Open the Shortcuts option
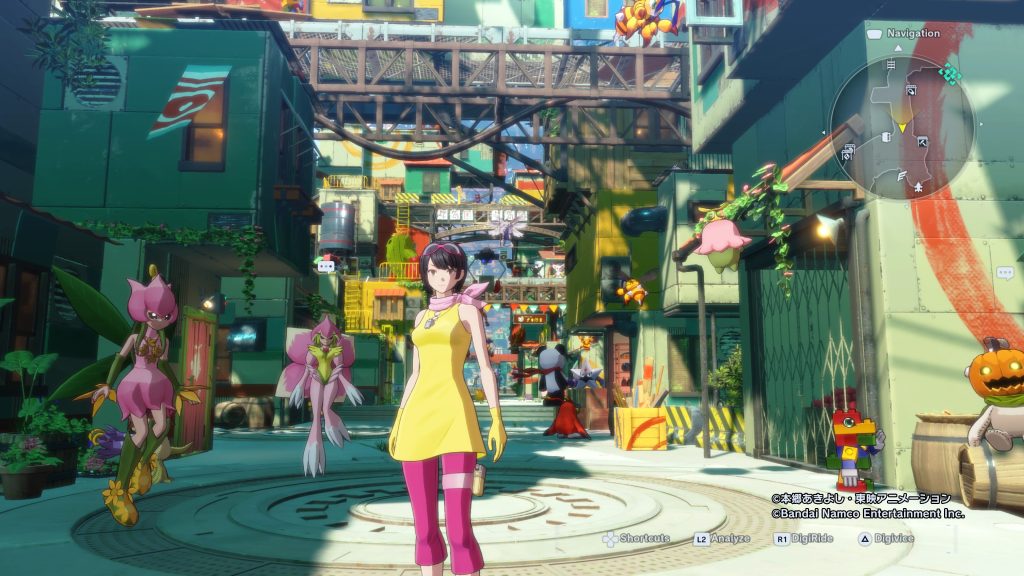Viewport: 1024px width, 576px height. click(636, 538)
